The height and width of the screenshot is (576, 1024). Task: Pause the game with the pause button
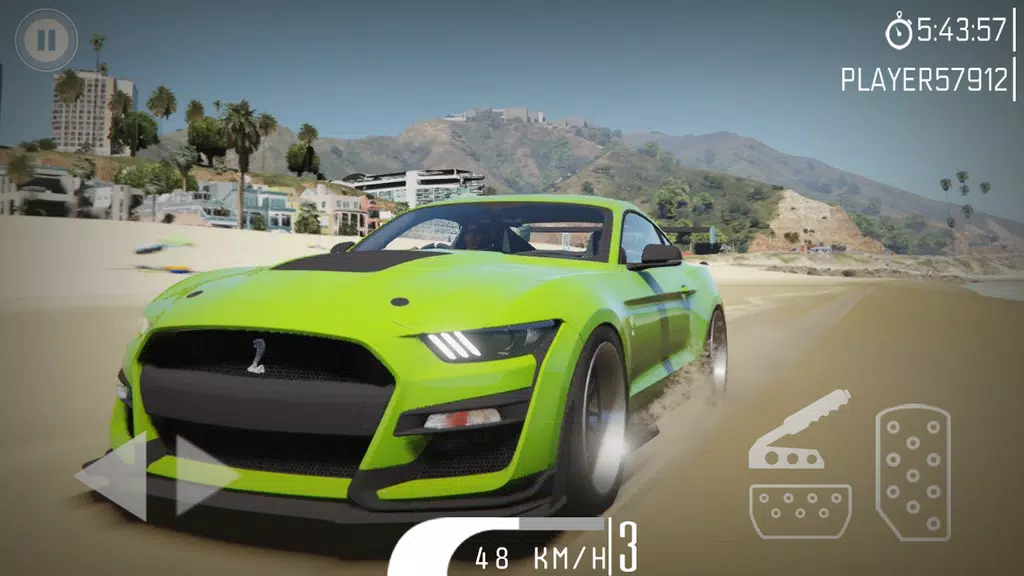46,40
